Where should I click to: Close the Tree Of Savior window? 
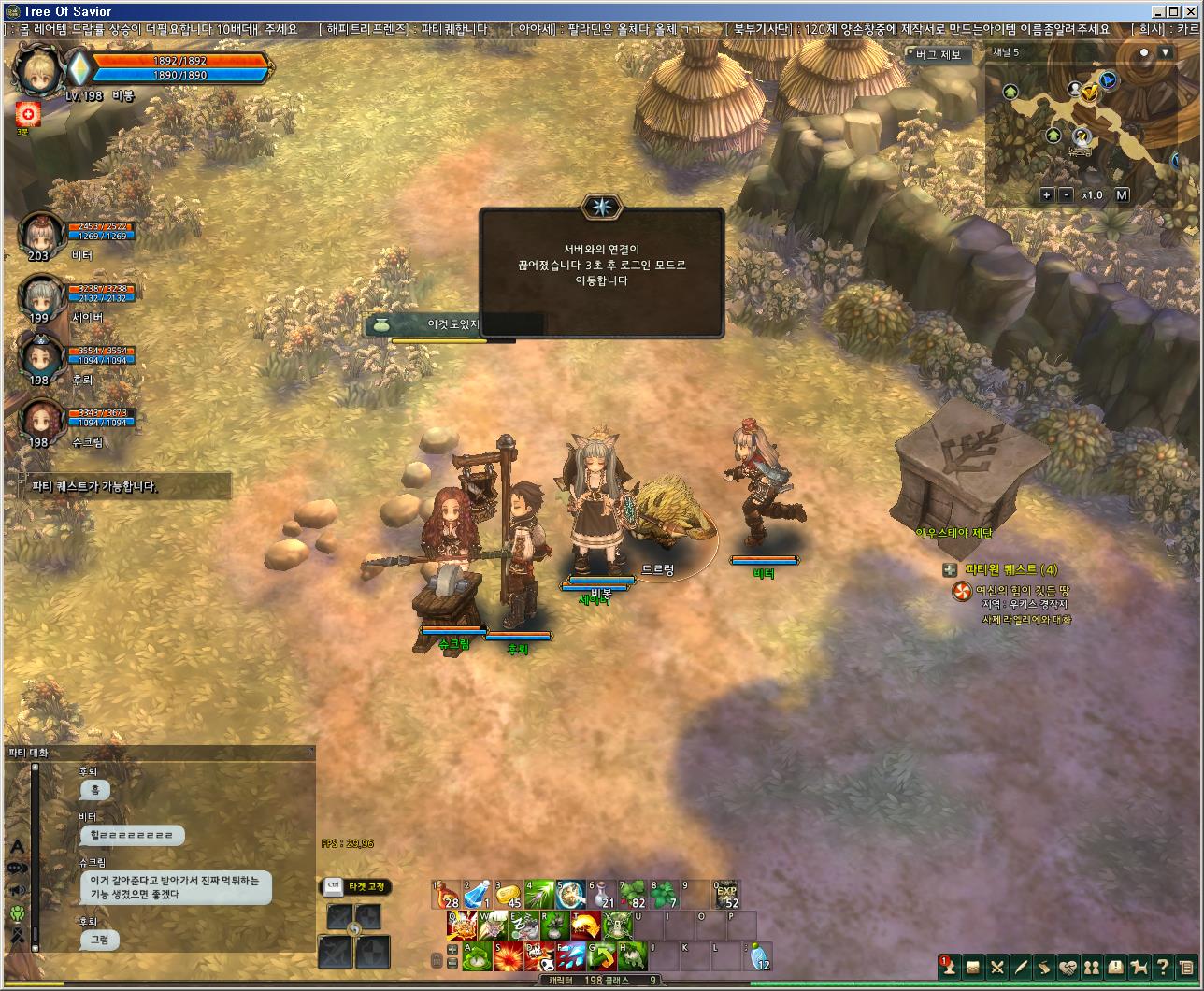(1192, 11)
